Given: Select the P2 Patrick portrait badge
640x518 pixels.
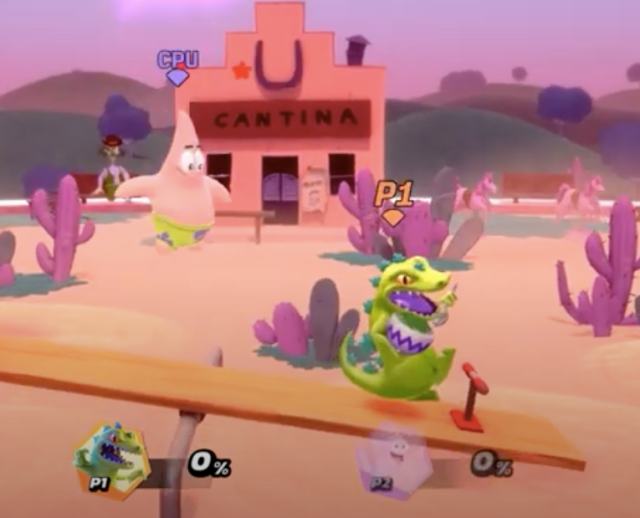Looking at the screenshot, I should pyautogui.click(x=394, y=461).
